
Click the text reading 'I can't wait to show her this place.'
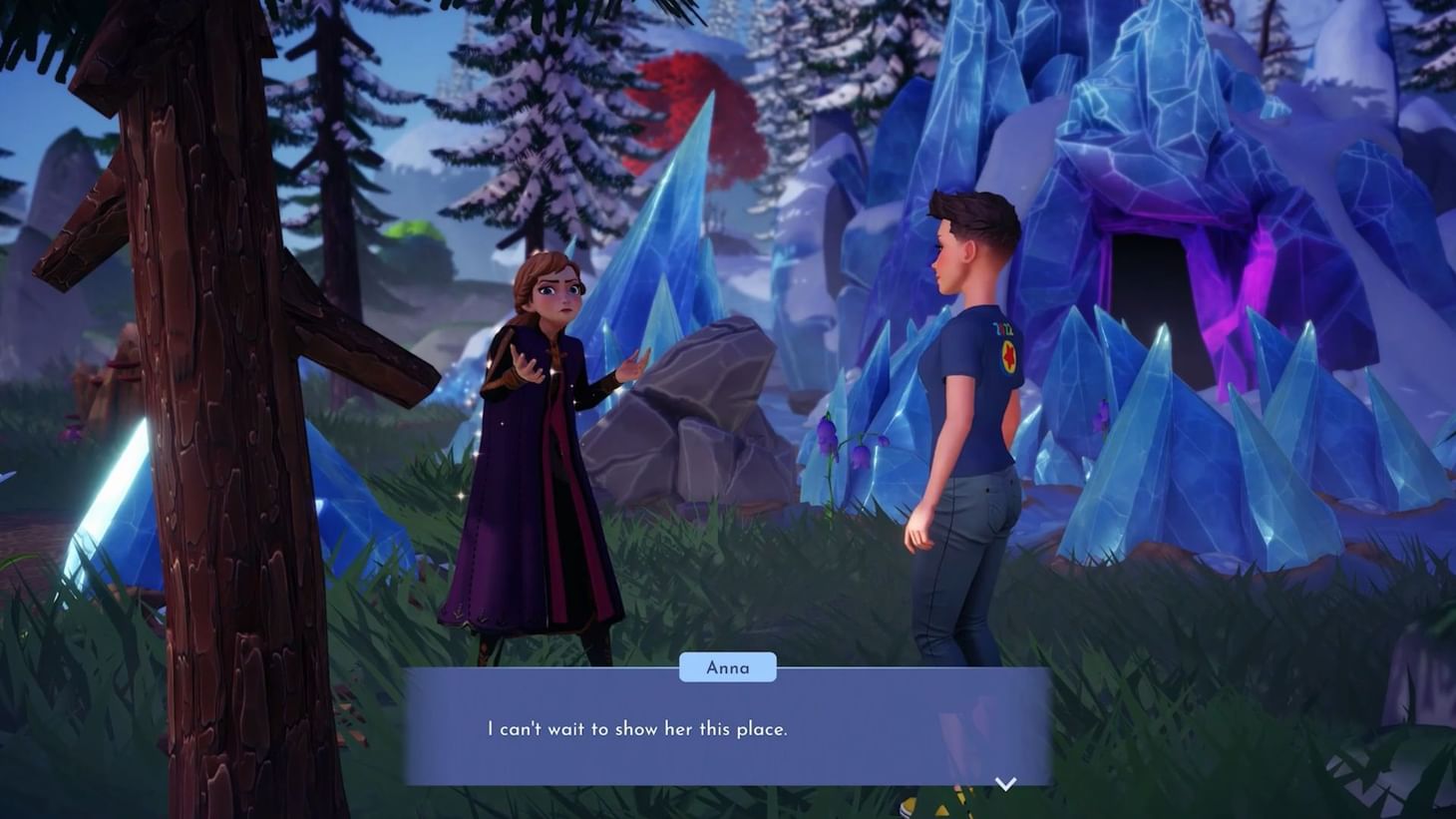pos(636,729)
